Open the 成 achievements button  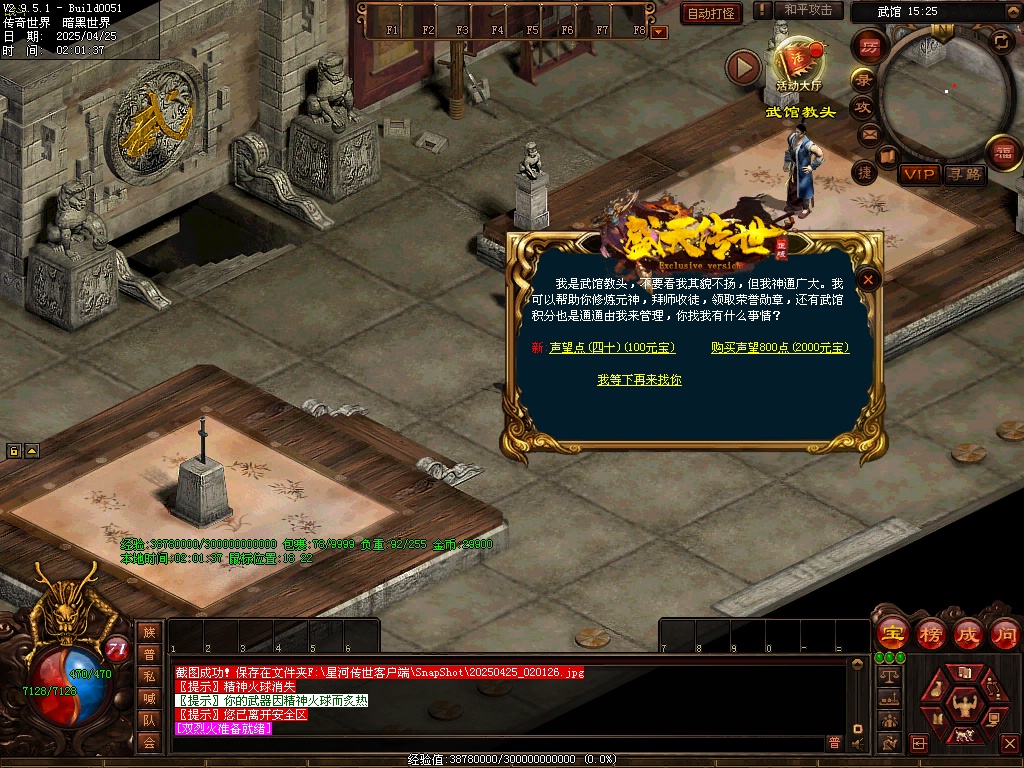pos(967,634)
